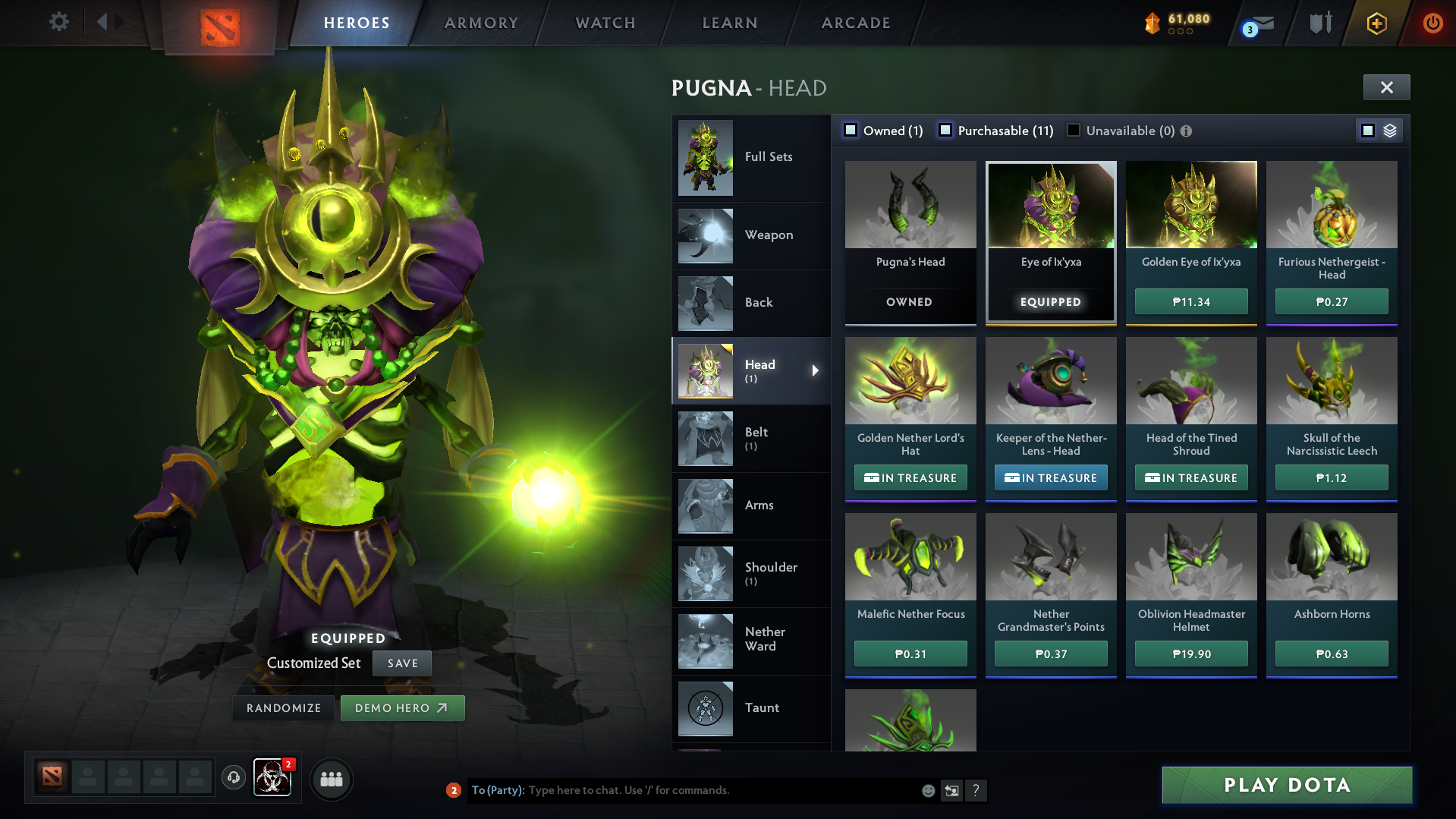The height and width of the screenshot is (819, 1456).
Task: Select the Taunt slot icon
Action: coord(705,707)
